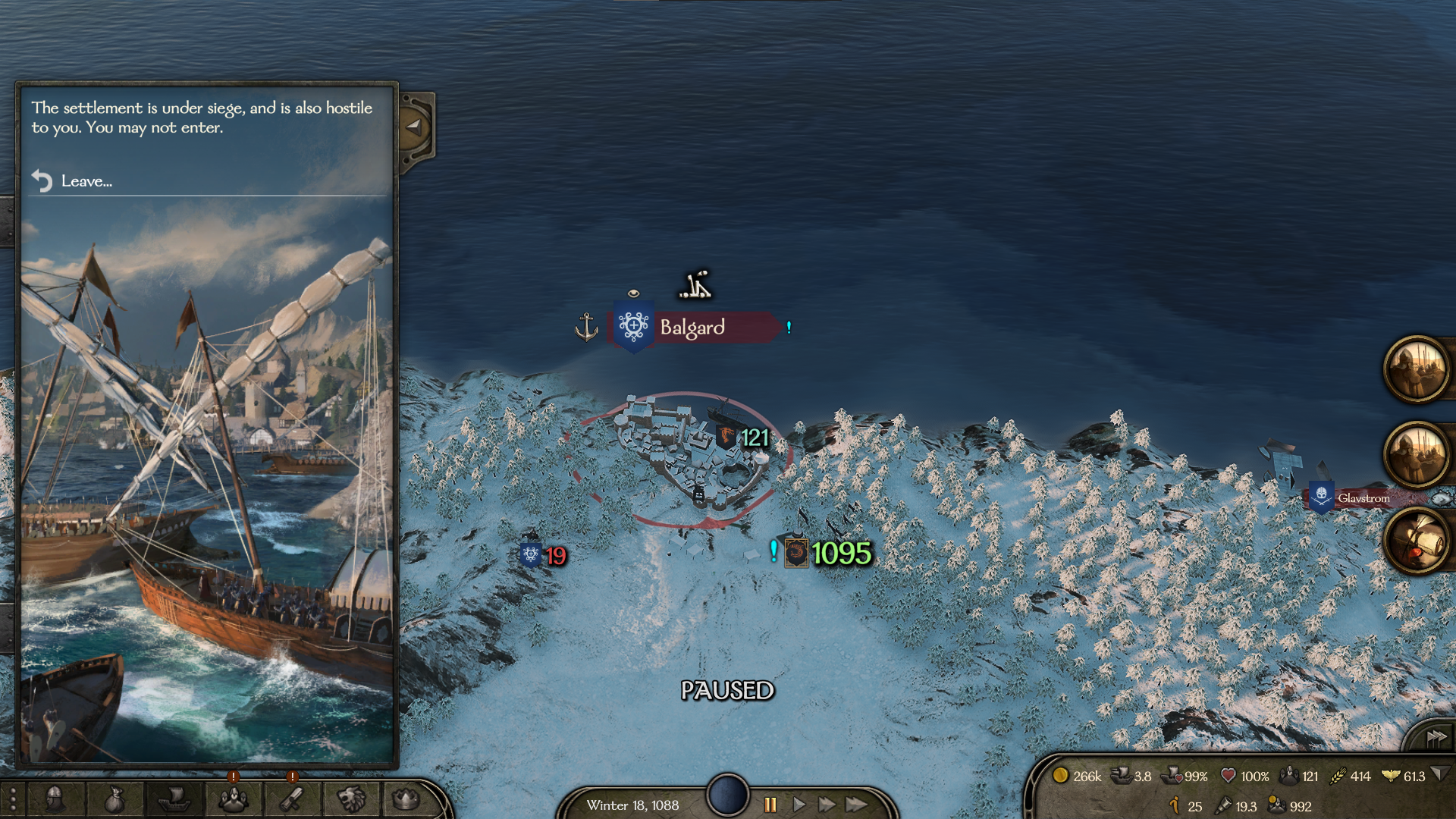Open the quests scroll icon
This screenshot has width=1456, height=819.
click(292, 799)
